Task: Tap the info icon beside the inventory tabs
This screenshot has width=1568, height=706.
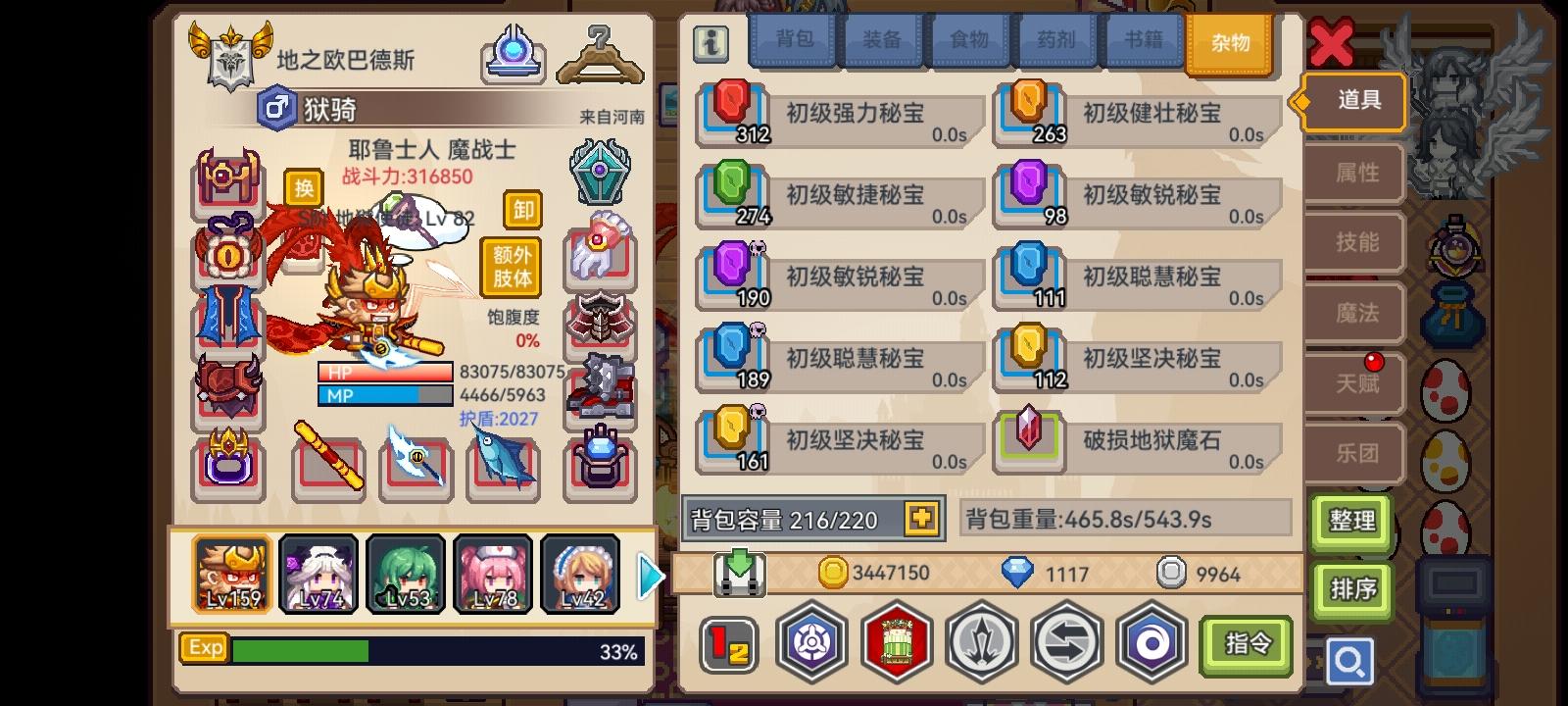Action: pos(710,43)
